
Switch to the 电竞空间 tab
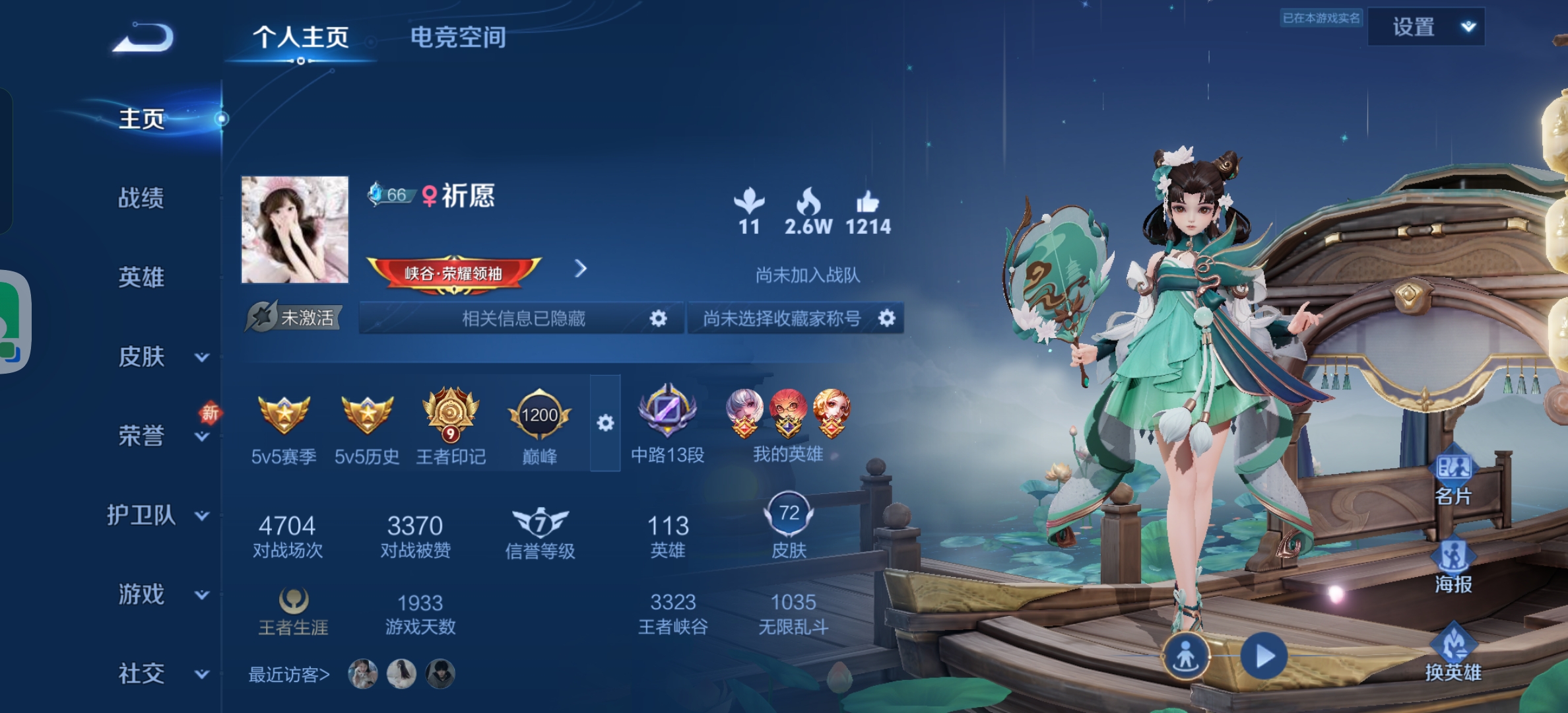point(458,38)
